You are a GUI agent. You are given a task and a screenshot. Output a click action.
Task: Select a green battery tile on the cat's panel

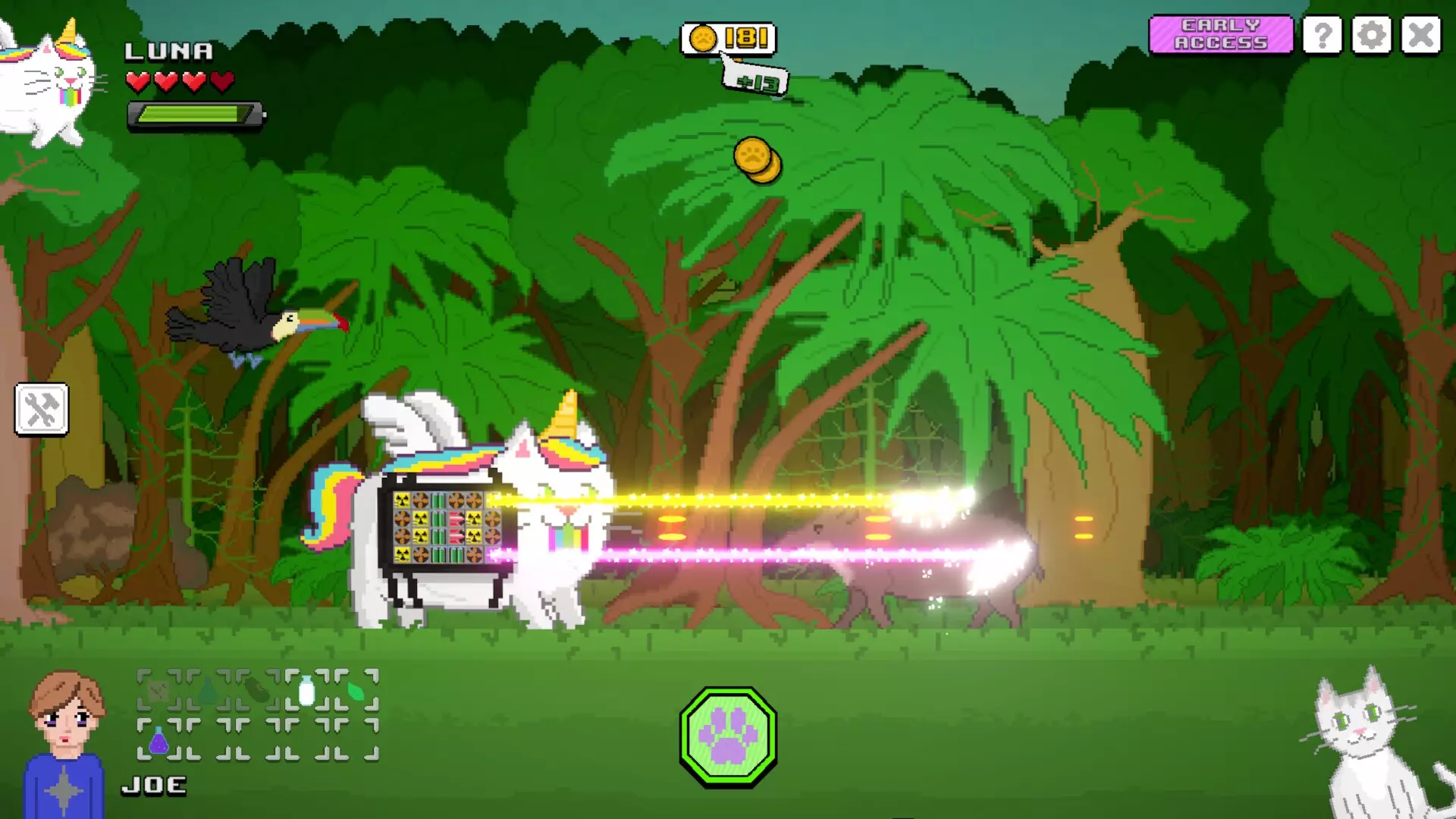coord(438,499)
